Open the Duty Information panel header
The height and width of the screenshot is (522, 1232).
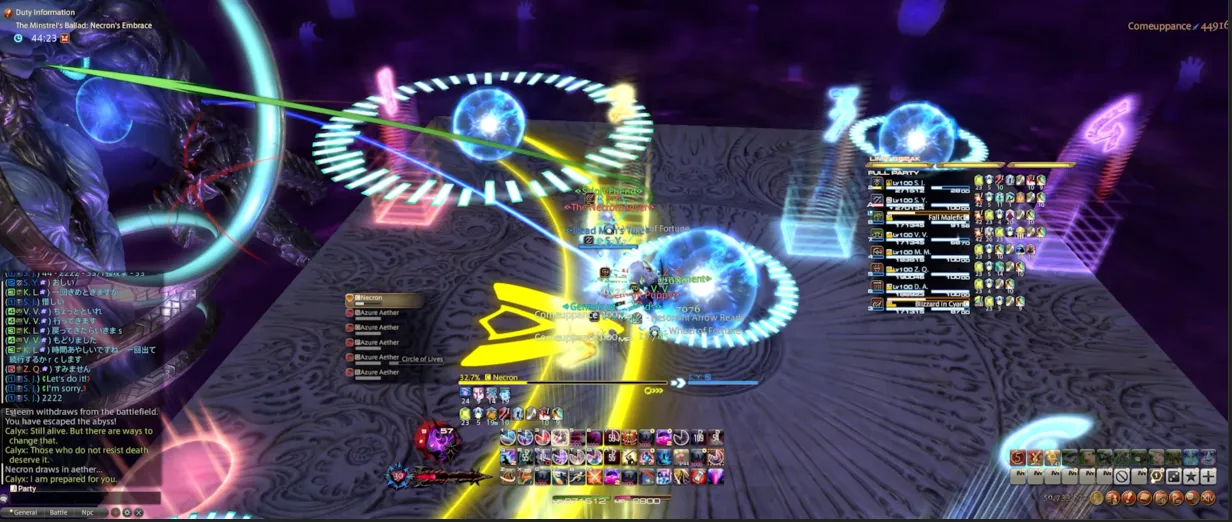tap(47, 12)
